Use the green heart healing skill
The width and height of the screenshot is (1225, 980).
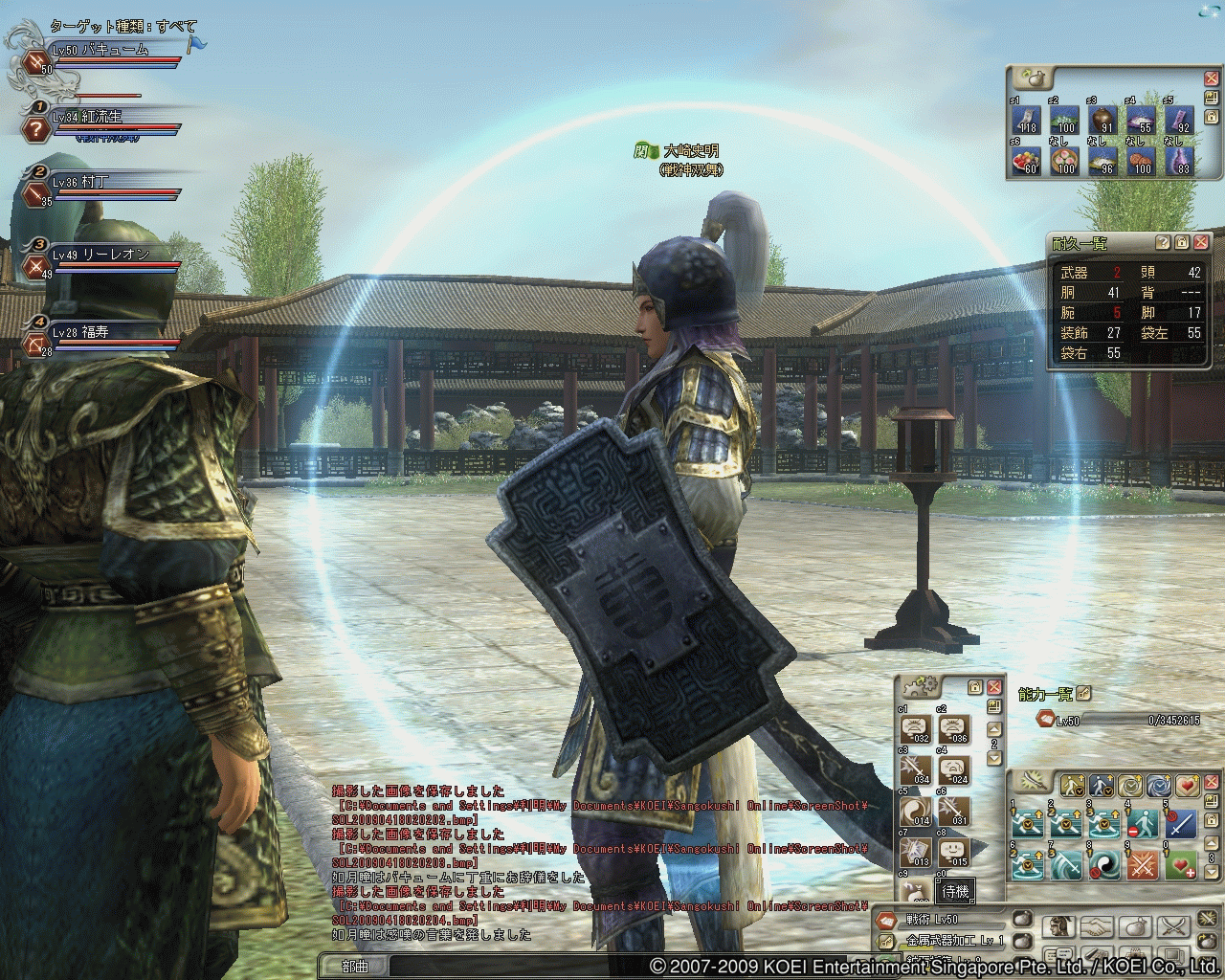pyautogui.click(x=1183, y=865)
